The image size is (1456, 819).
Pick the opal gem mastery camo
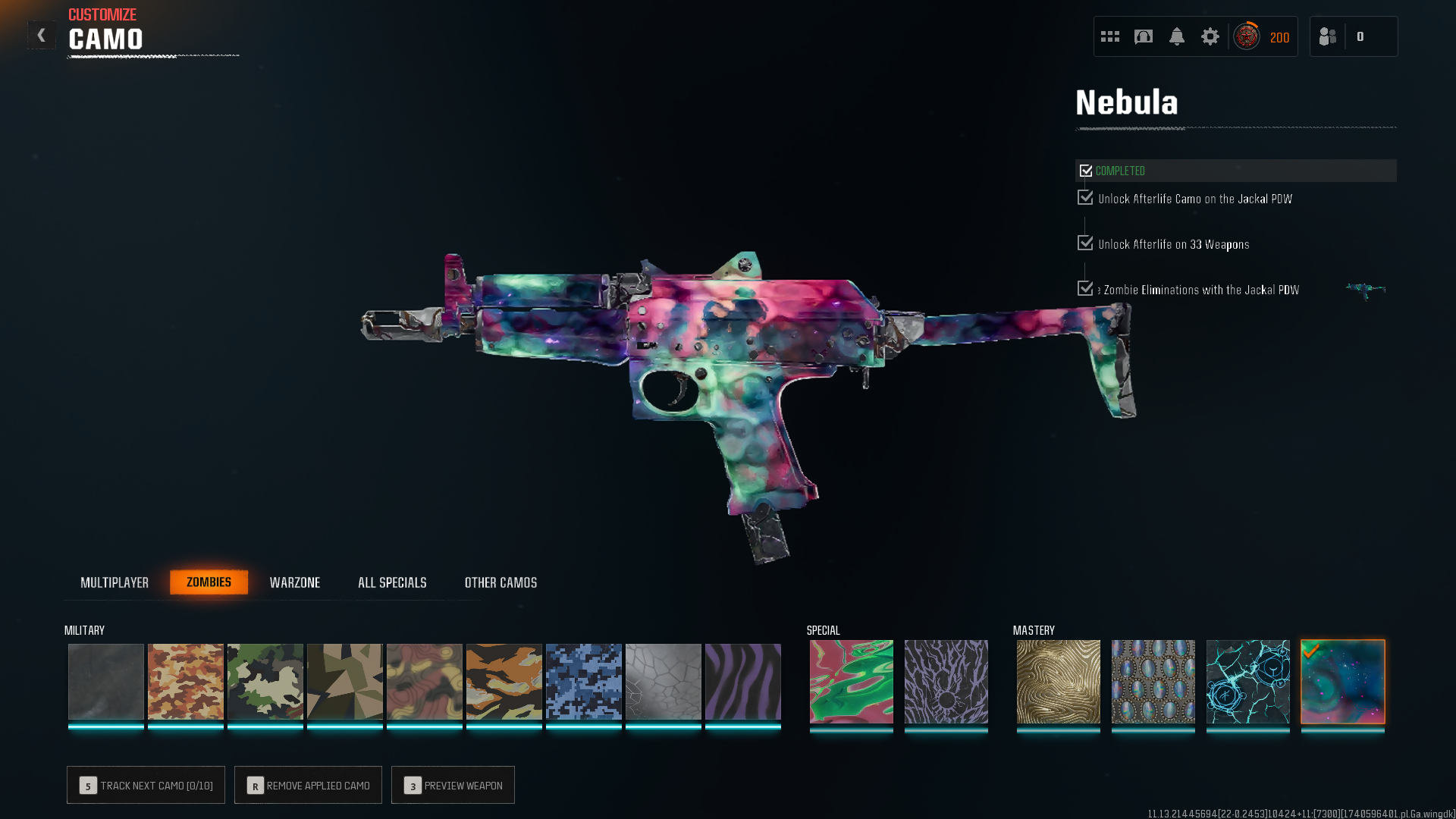coord(1153,681)
